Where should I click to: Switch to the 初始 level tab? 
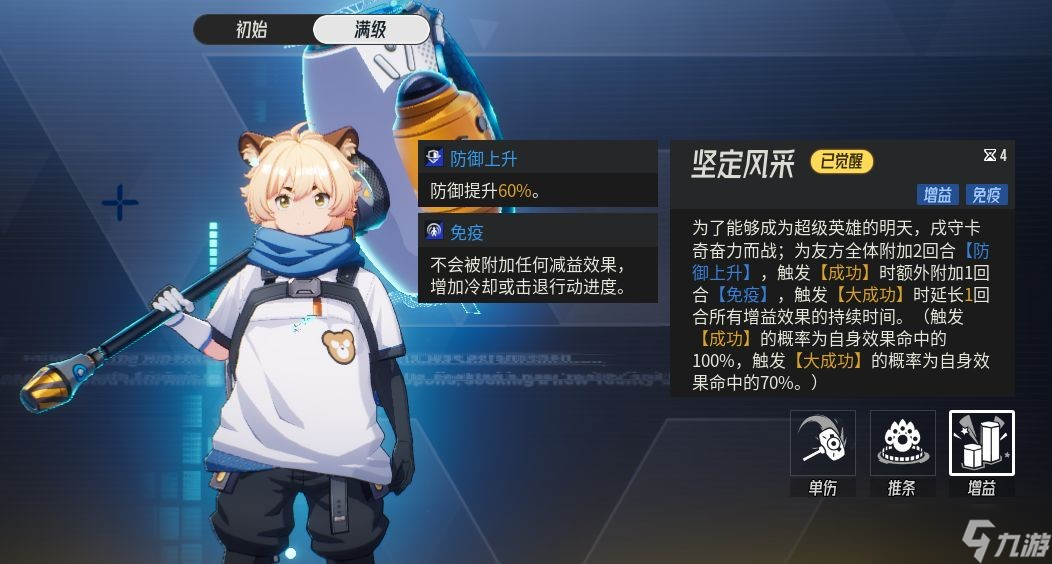[x=252, y=29]
